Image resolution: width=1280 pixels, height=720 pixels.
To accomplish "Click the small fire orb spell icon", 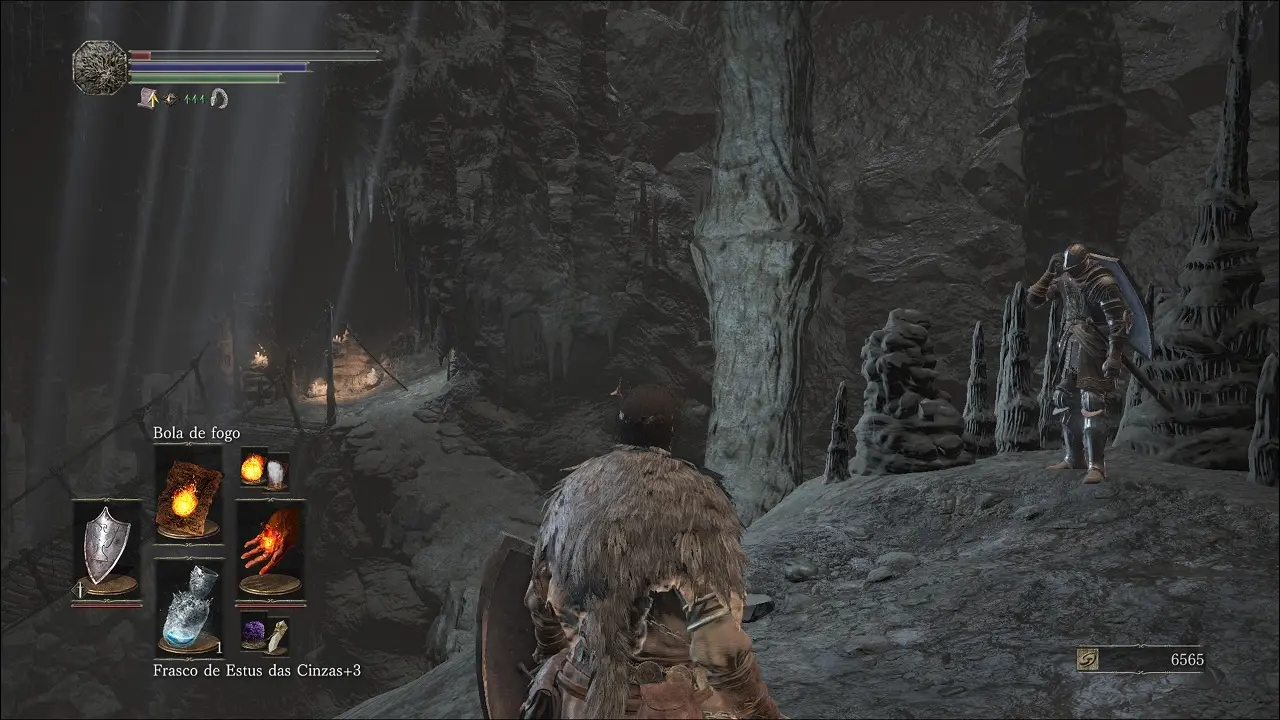I will pyautogui.click(x=254, y=467).
